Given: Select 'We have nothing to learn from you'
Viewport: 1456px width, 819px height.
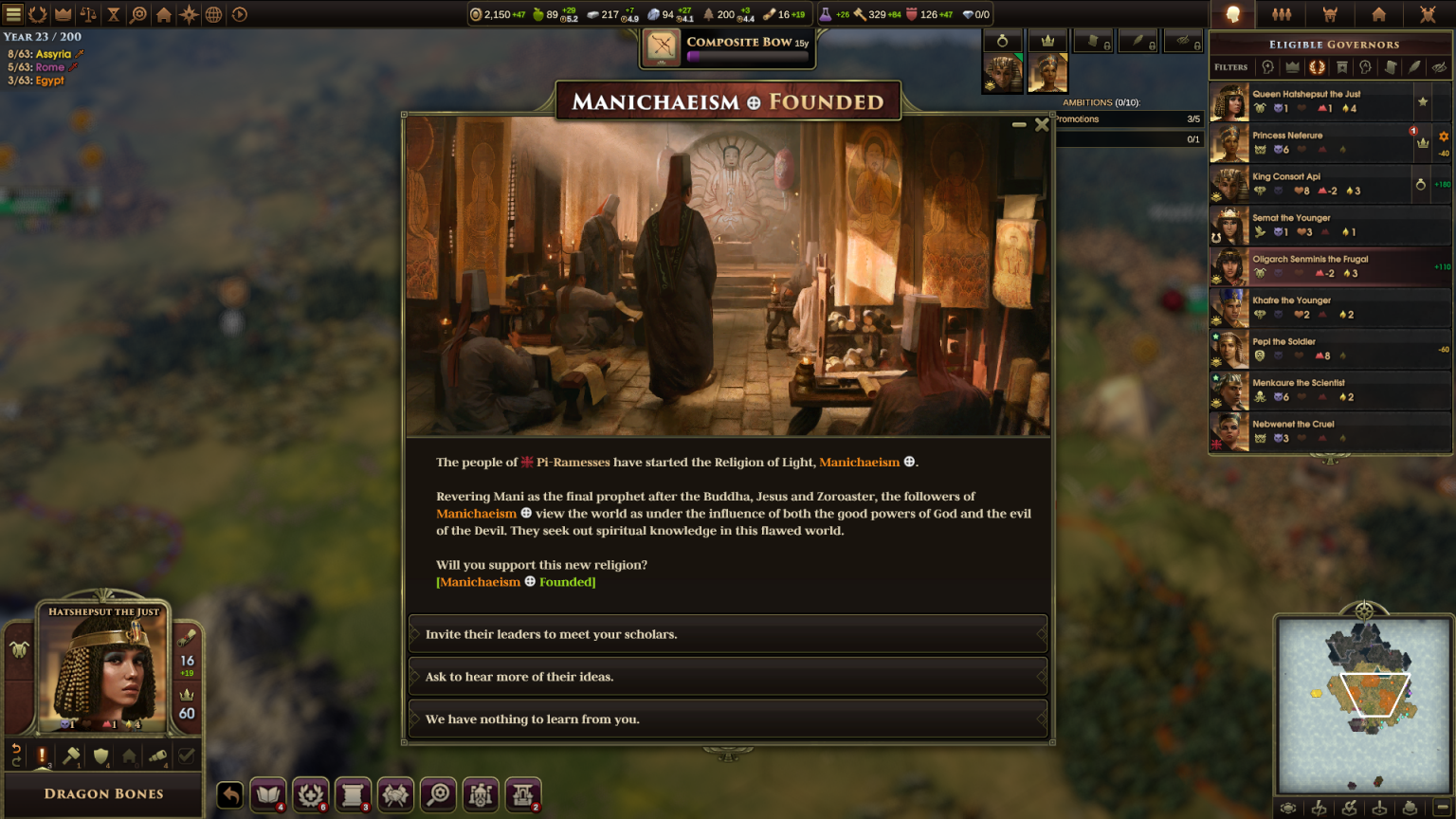Looking at the screenshot, I should 727,719.
